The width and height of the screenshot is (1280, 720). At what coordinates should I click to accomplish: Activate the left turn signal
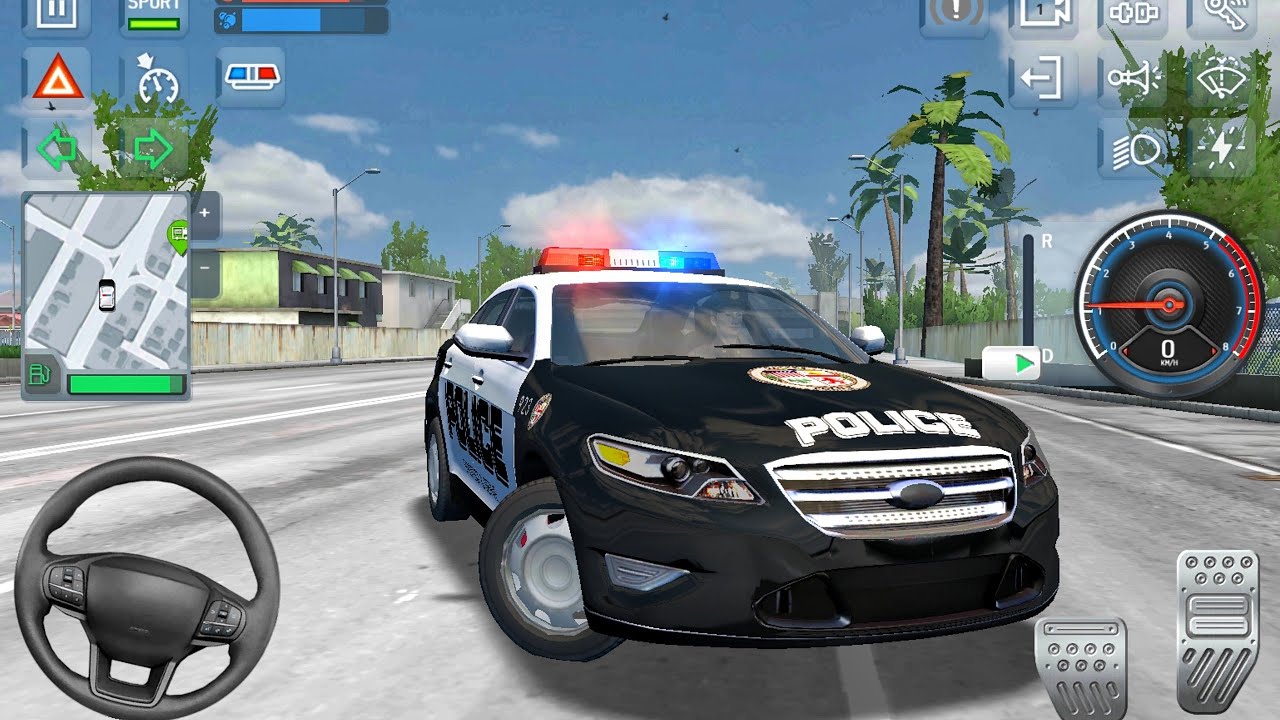pos(57,149)
